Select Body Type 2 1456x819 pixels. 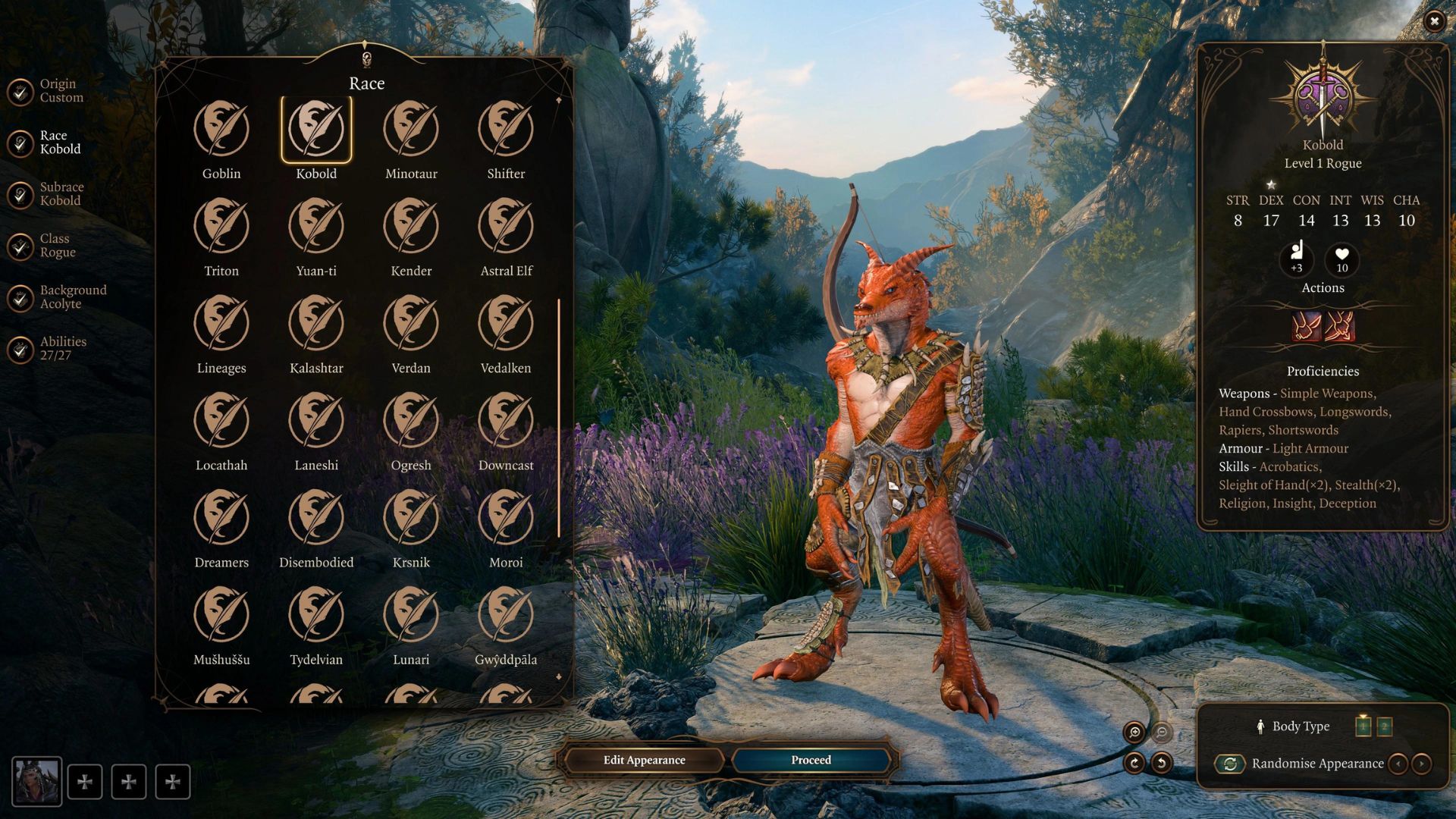pyautogui.click(x=1385, y=726)
